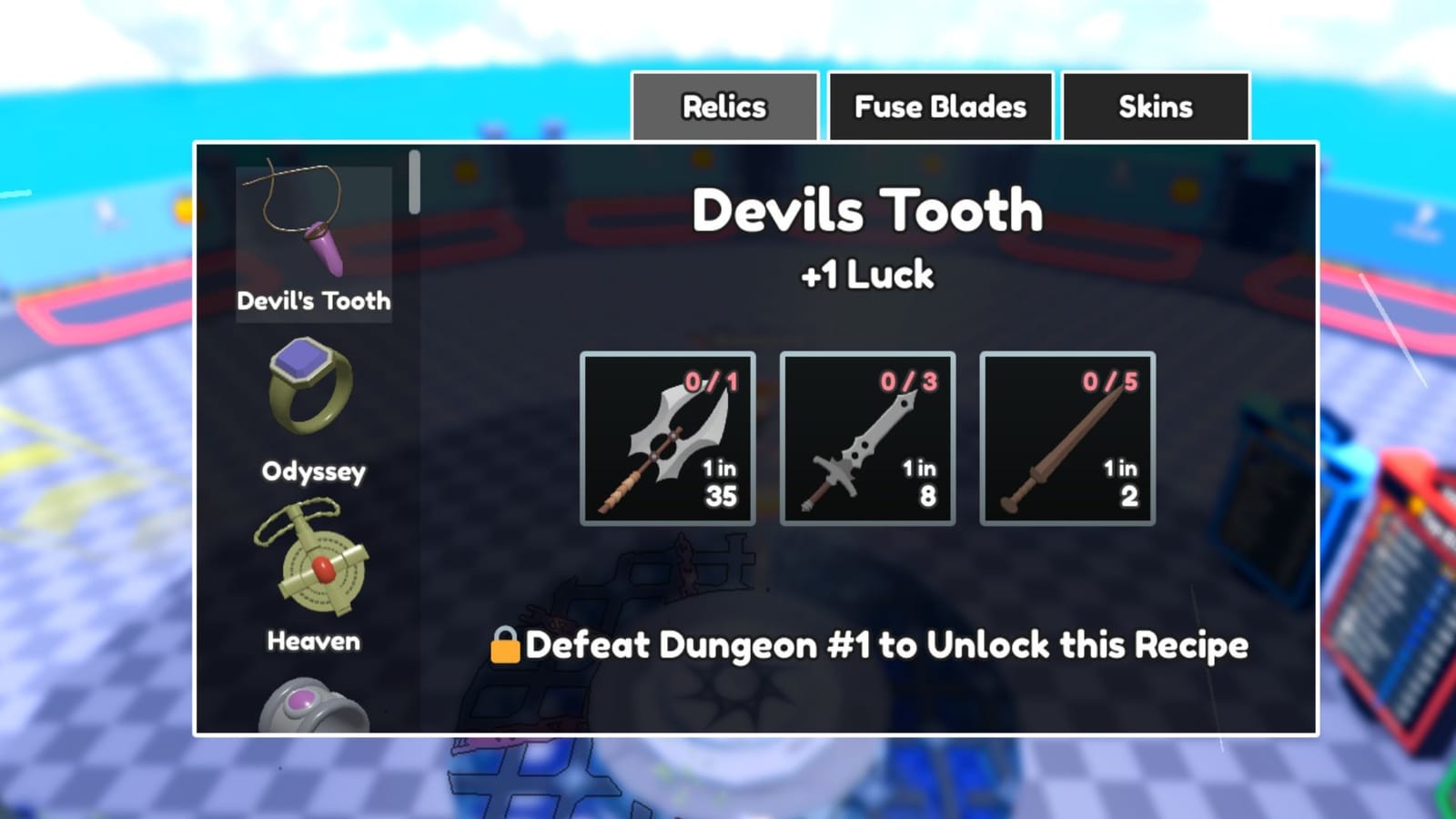1456x819 pixels.
Task: Click the lock icon beside the recipe text
Action: click(x=506, y=645)
